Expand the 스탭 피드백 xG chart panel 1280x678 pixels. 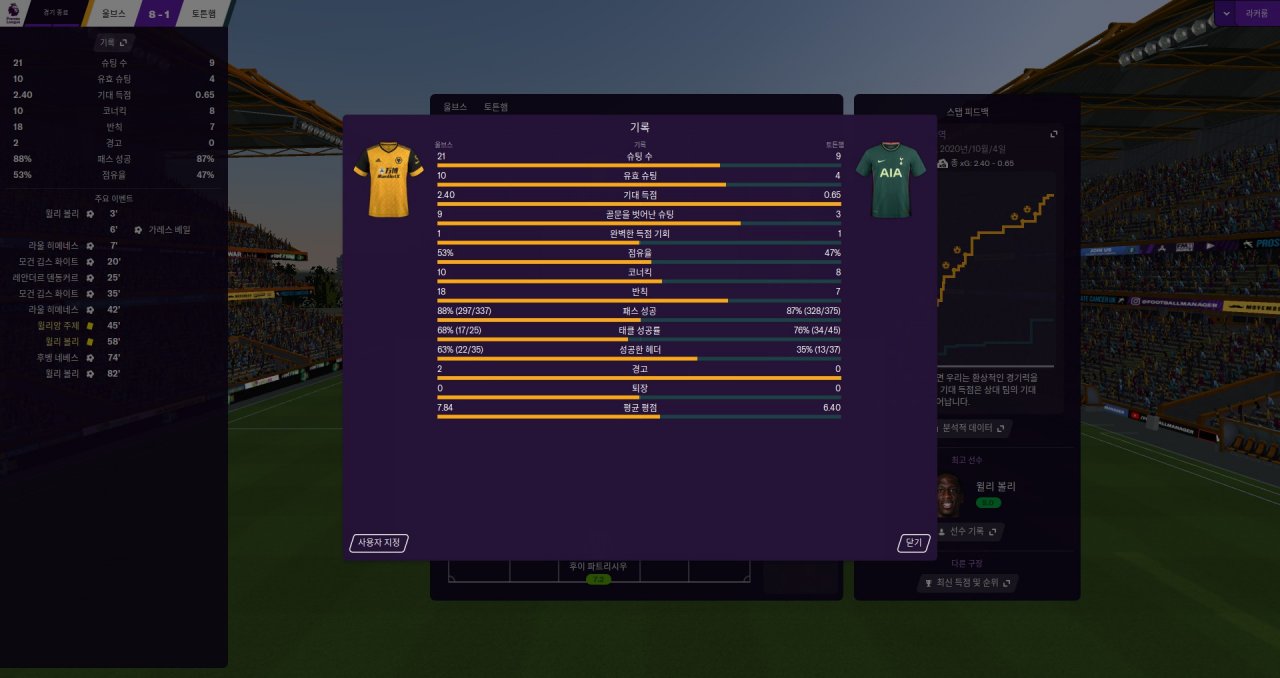pyautogui.click(x=1053, y=134)
